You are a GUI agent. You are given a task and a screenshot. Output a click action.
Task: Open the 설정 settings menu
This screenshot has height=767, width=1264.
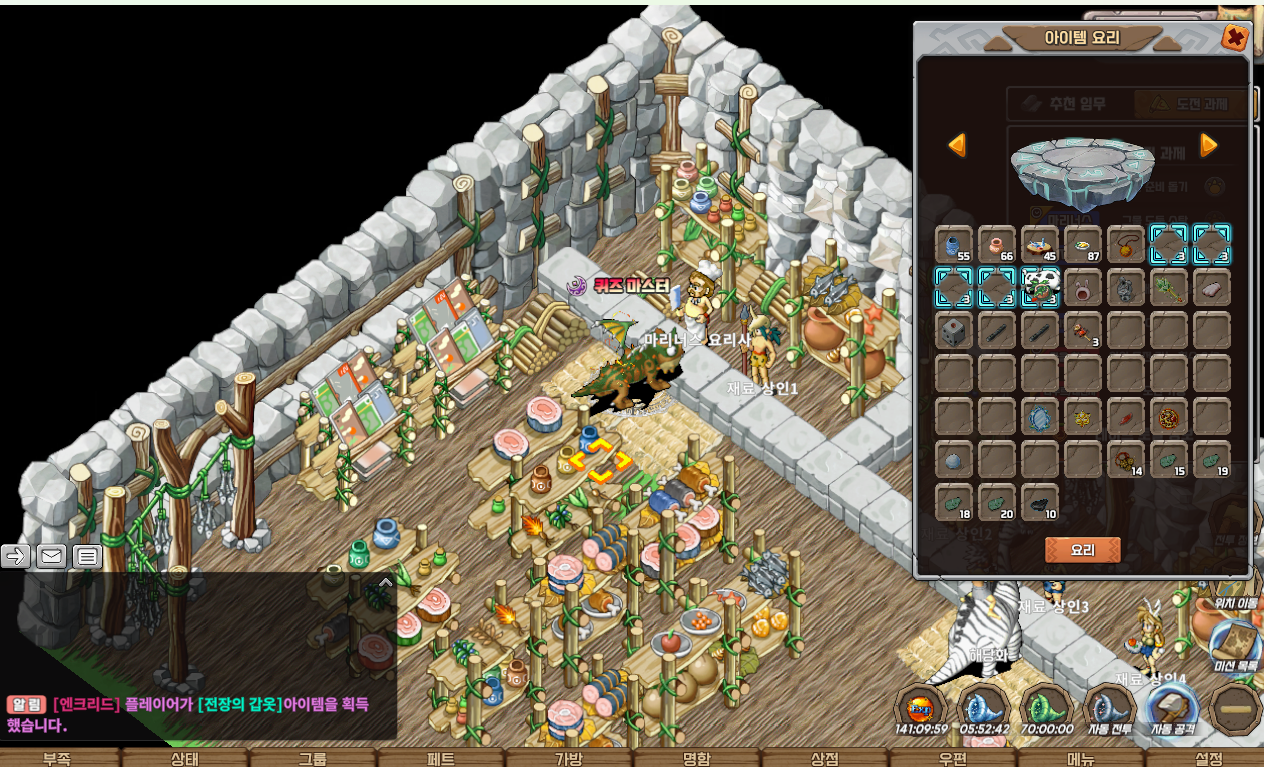tap(1208, 758)
